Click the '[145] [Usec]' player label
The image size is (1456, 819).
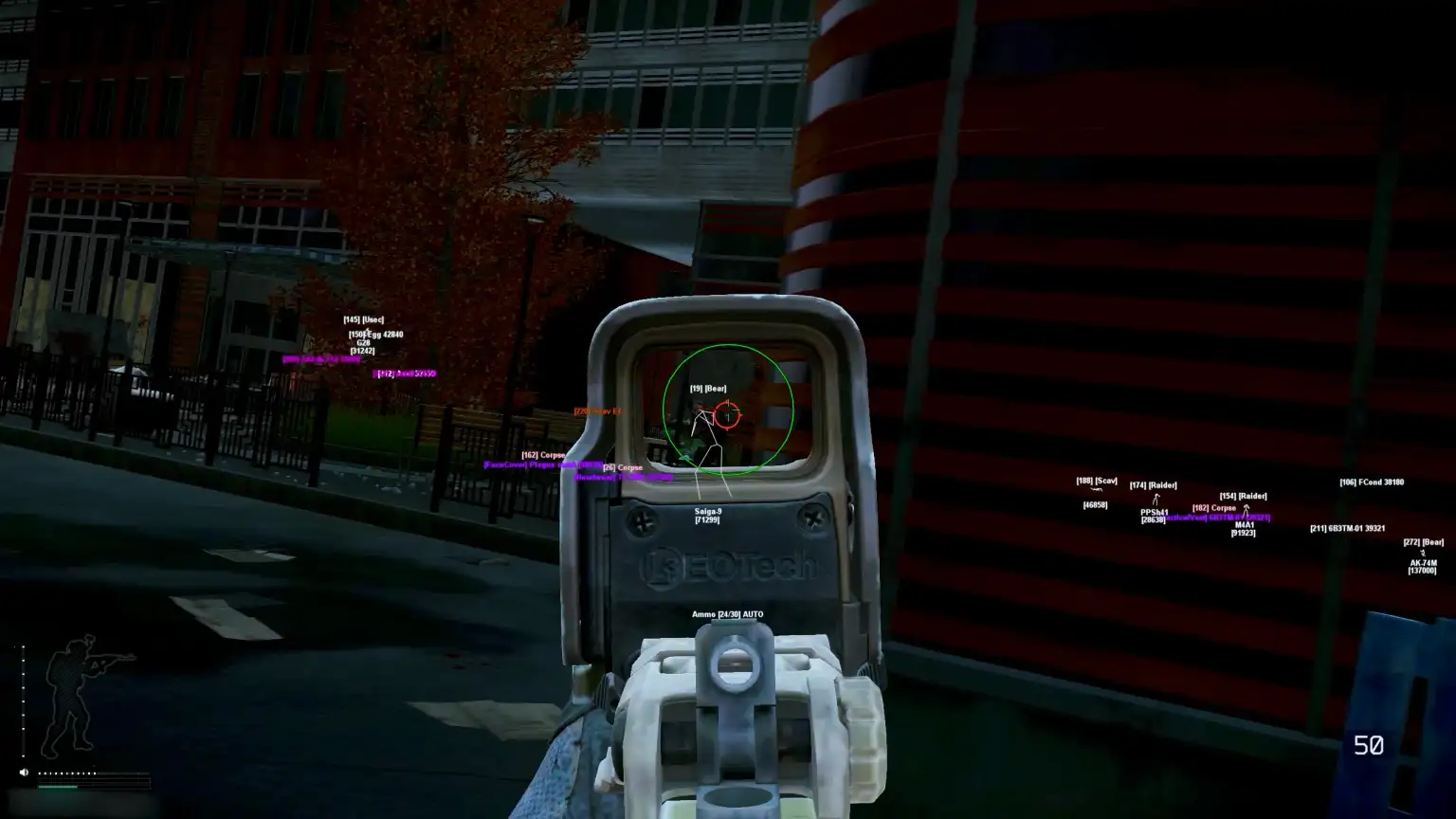[x=363, y=318]
